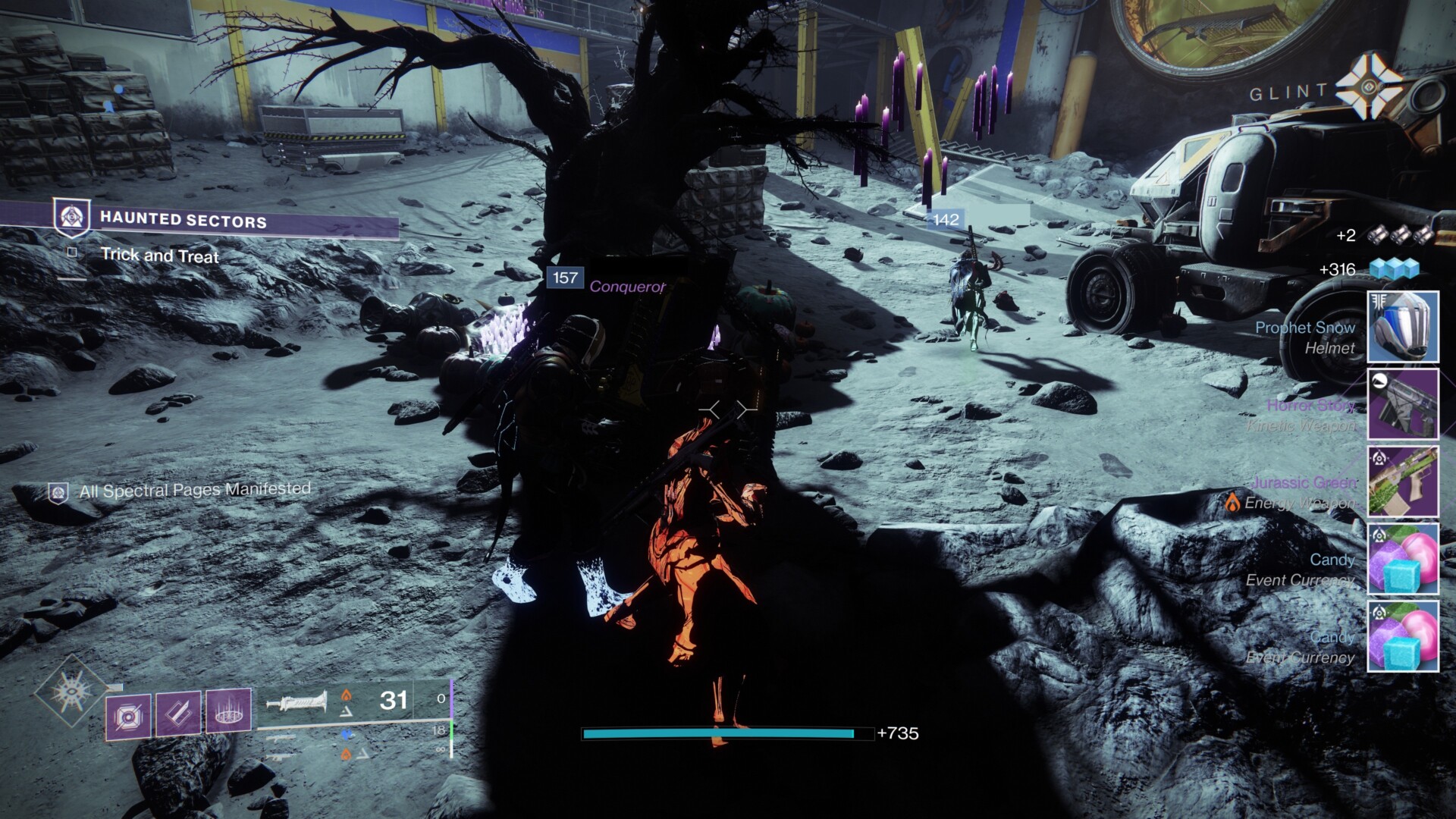The width and height of the screenshot is (1456, 819).
Task: Trigger the blade melee ability icon
Action: (179, 713)
